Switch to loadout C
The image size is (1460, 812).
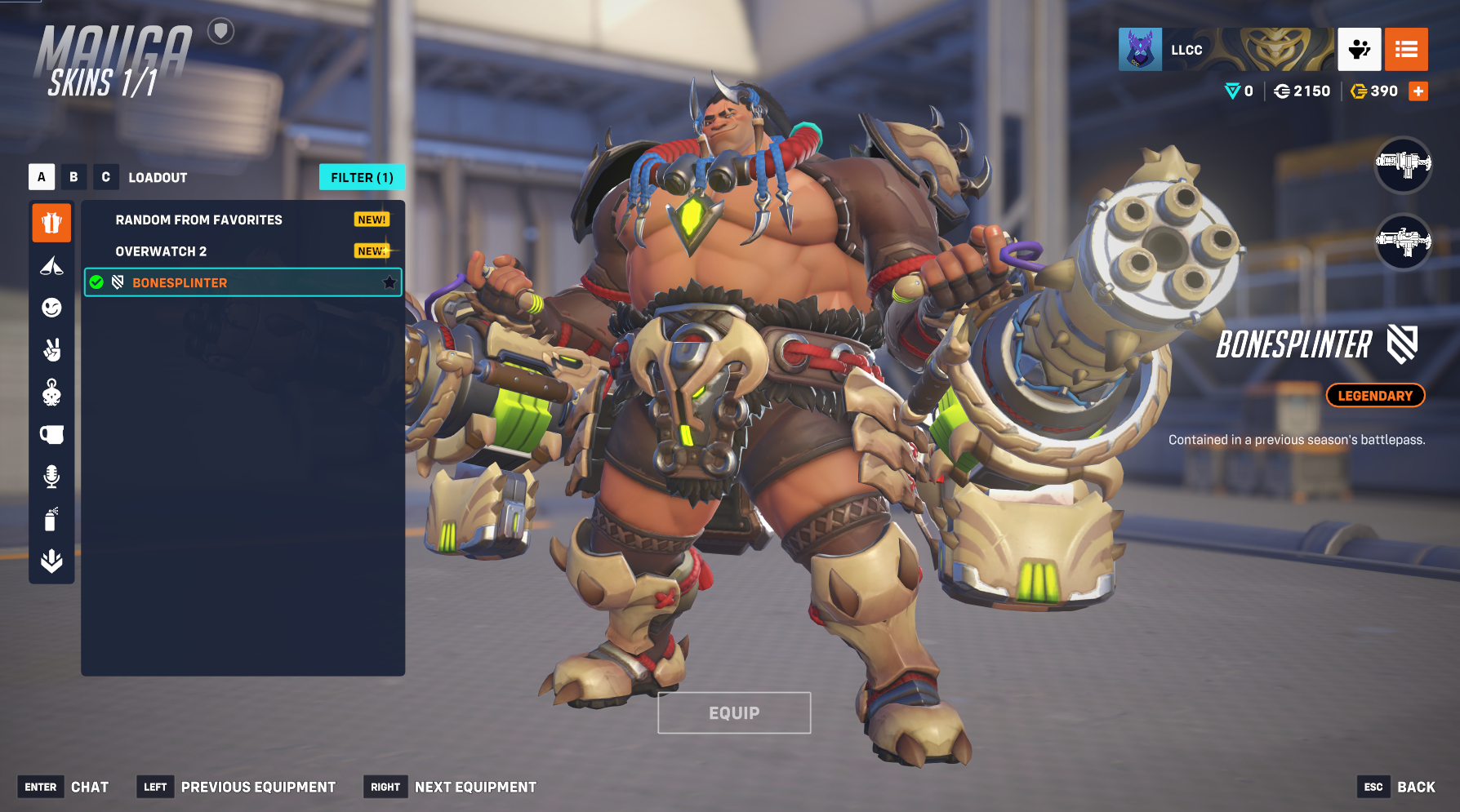click(105, 177)
